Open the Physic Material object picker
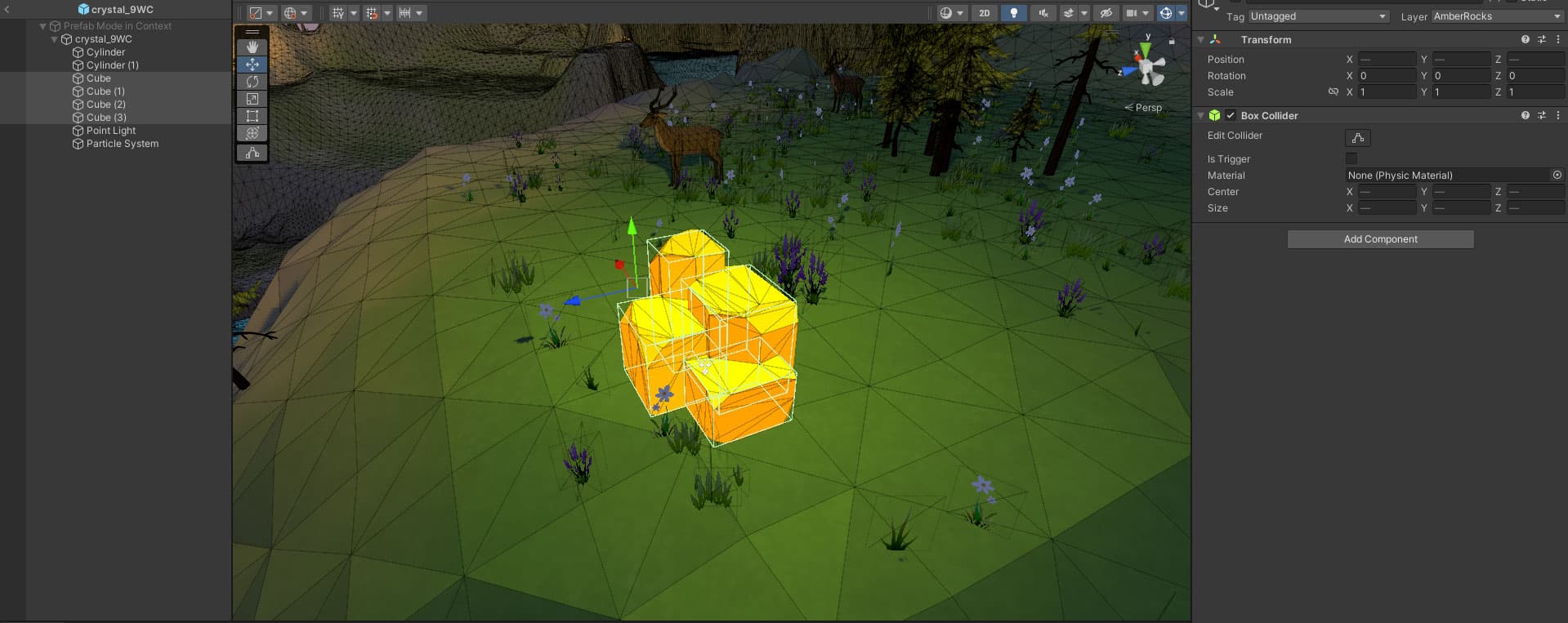1568x623 pixels. tap(1557, 176)
